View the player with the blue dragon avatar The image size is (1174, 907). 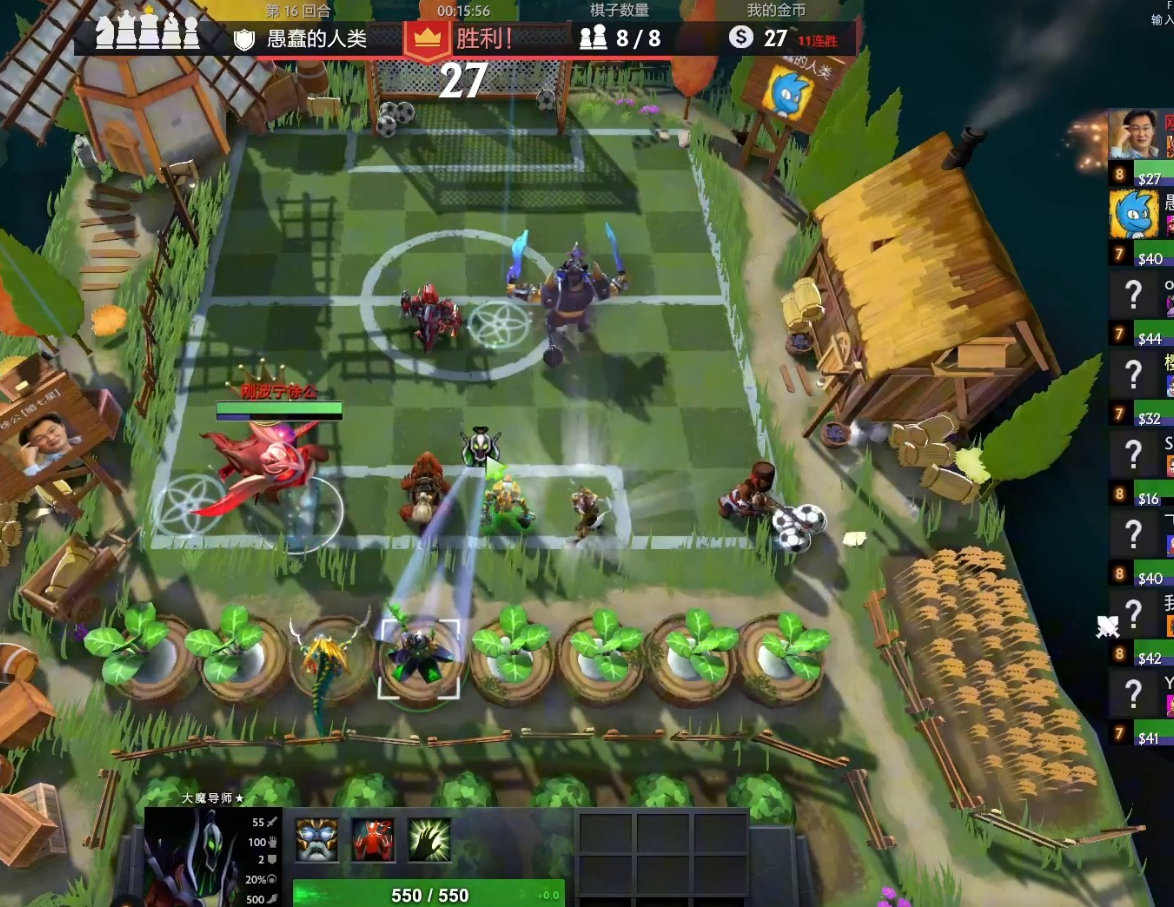point(1135,213)
